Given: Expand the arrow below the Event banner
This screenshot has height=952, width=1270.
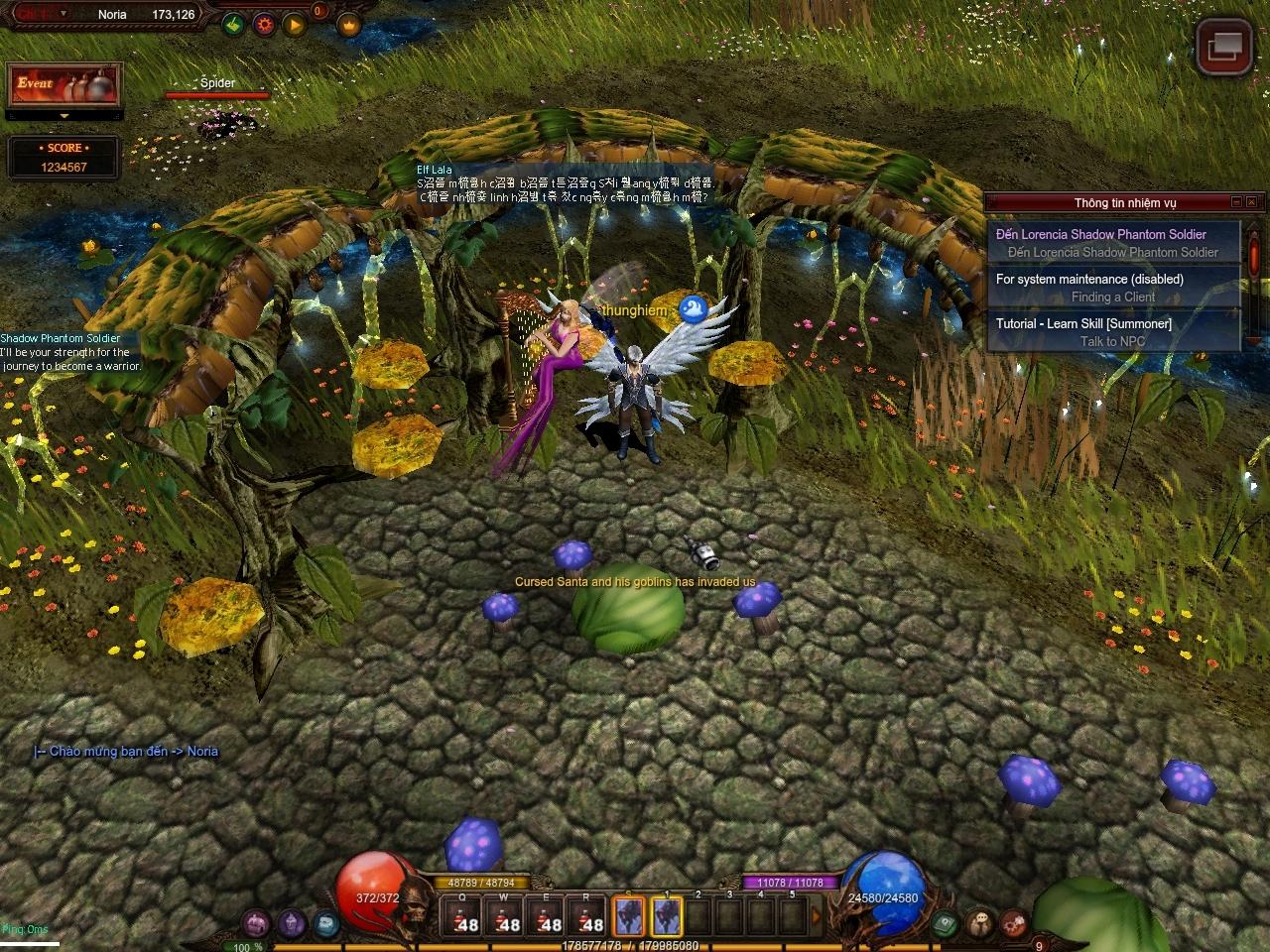Looking at the screenshot, I should point(64,116).
